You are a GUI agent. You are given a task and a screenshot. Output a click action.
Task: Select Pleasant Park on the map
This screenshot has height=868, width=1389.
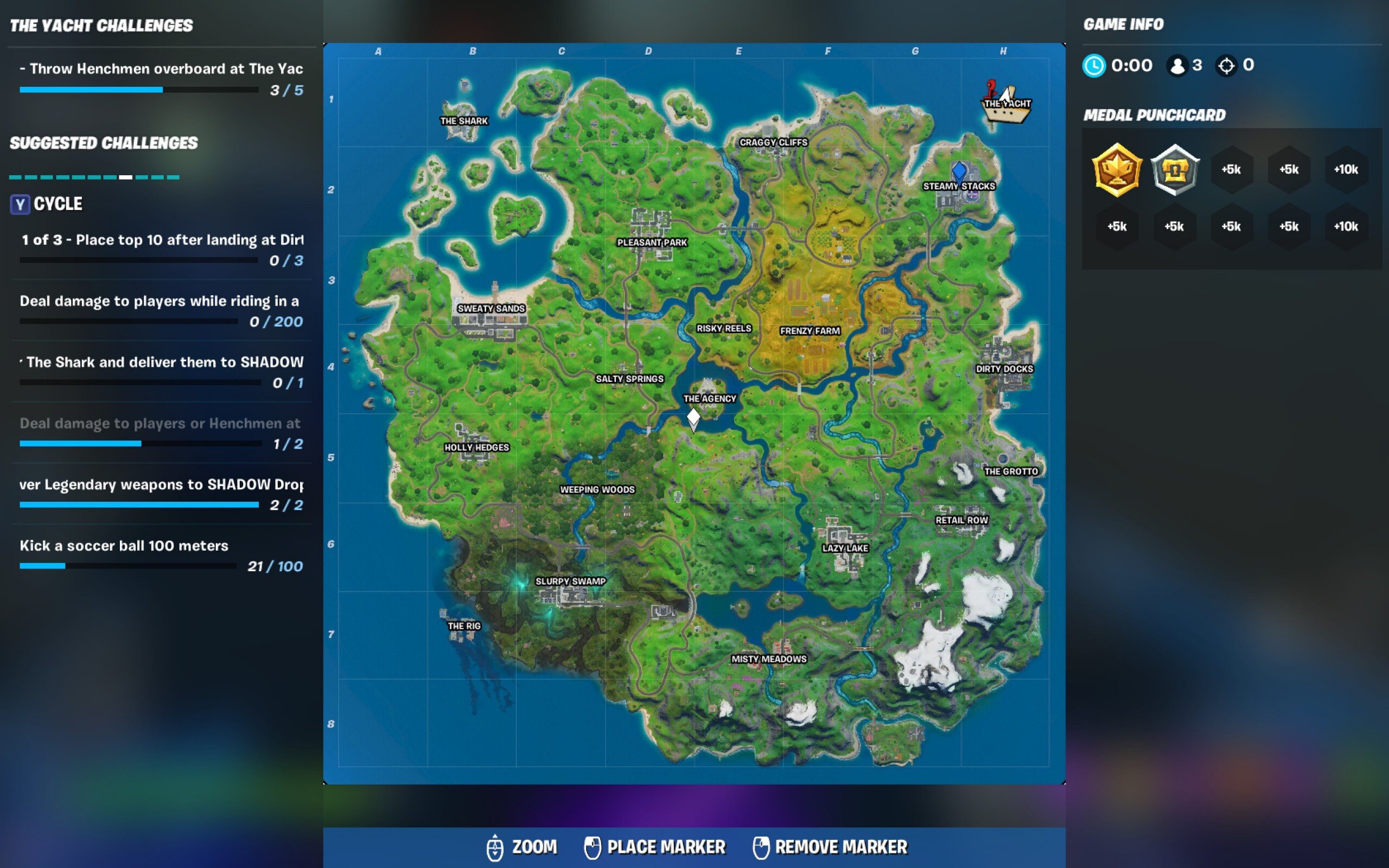652,242
